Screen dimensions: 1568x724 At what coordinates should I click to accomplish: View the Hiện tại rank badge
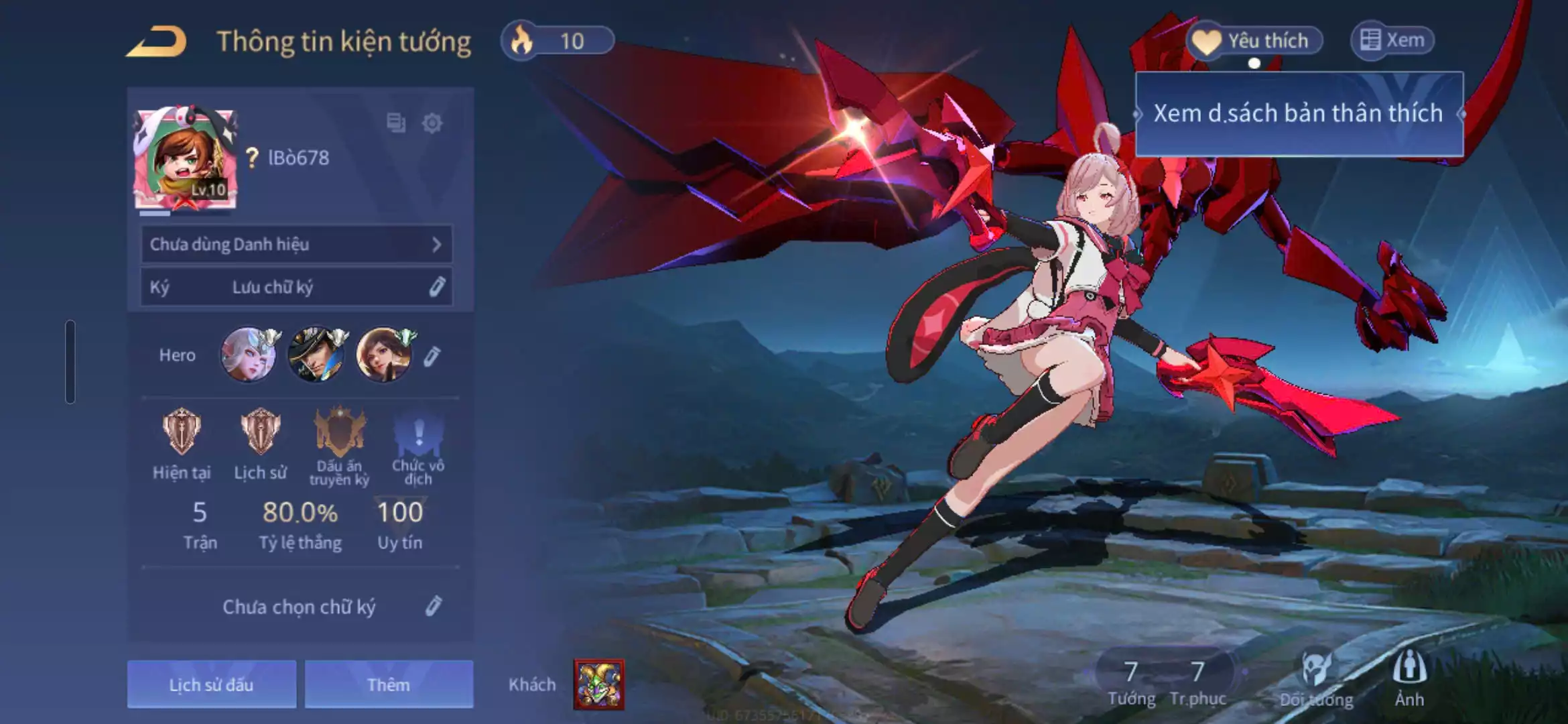pos(181,432)
